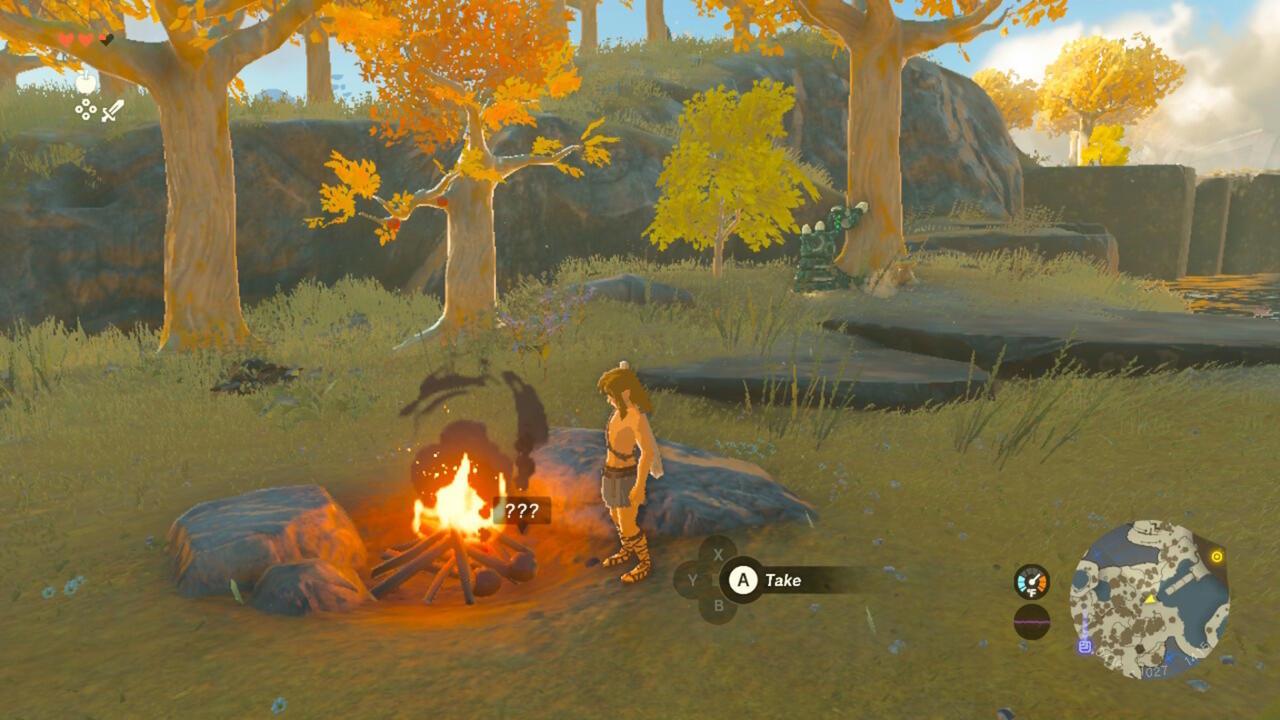
Task: Click the darkened heart container
Action: [106, 40]
